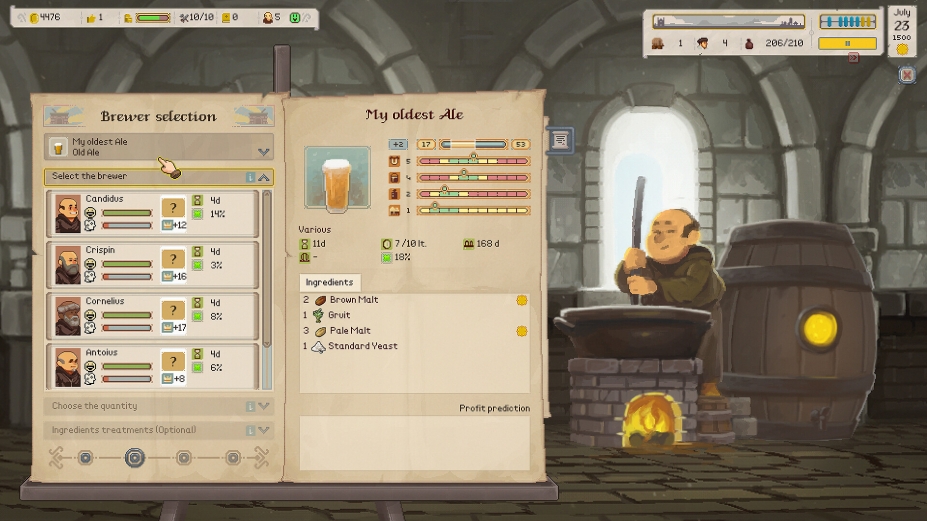Expand the Ingredients treatments section
Image resolution: width=927 pixels, height=521 pixels.
(x=264, y=430)
